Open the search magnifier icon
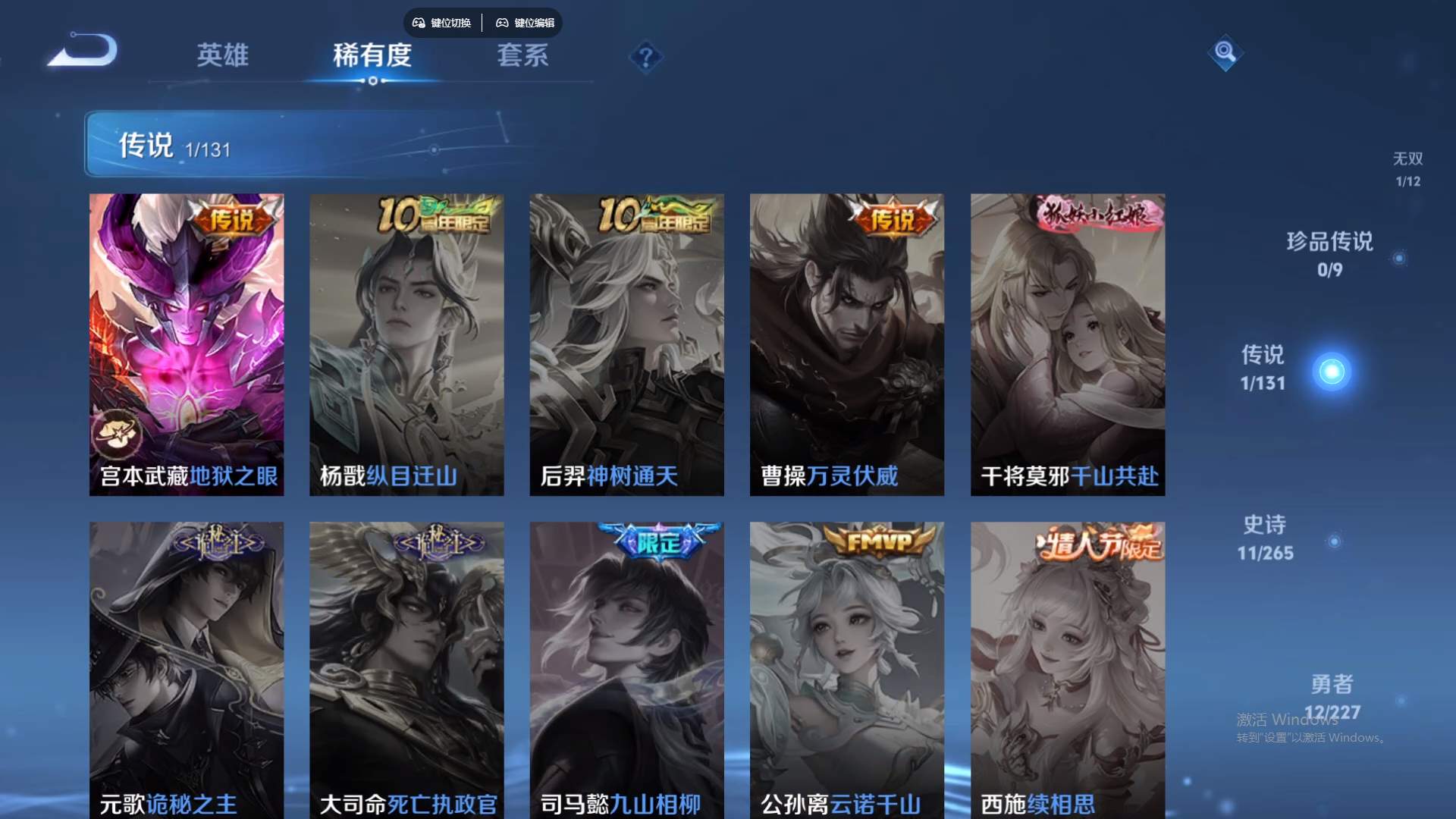Screen dimensions: 1456x819 1227,54
